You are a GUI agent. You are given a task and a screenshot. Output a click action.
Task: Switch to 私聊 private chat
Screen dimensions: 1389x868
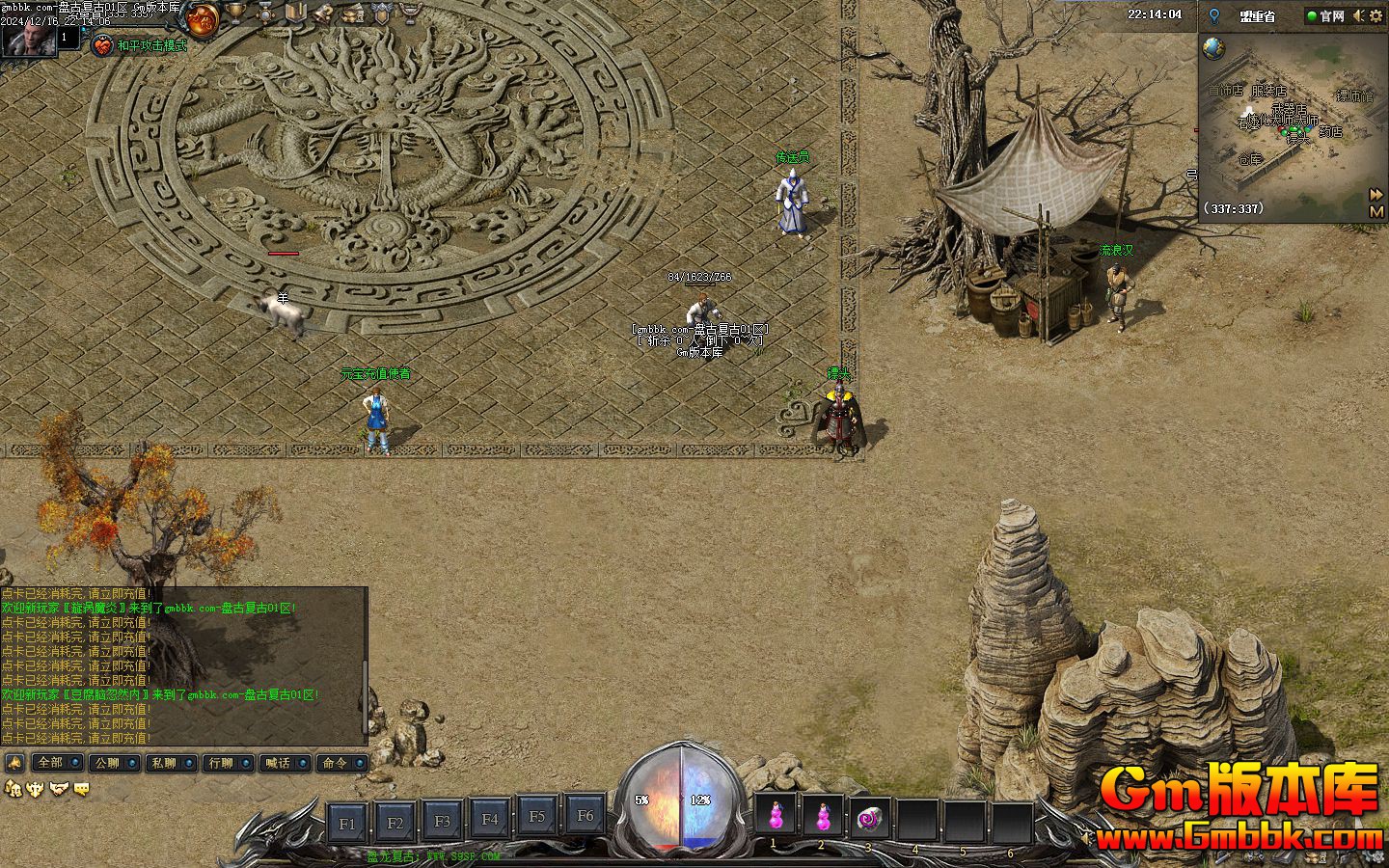[163, 763]
